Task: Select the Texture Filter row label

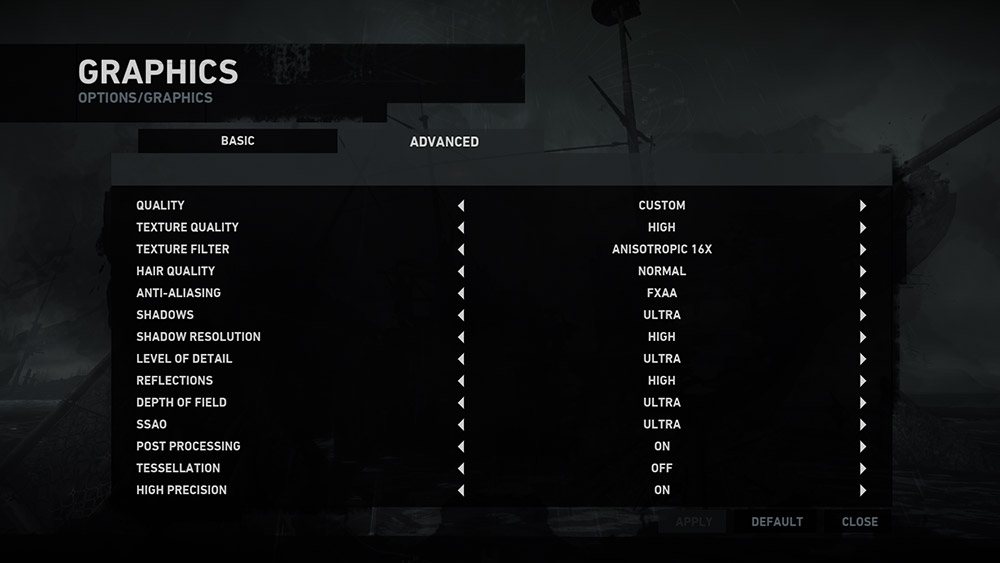Action: [x=183, y=249]
